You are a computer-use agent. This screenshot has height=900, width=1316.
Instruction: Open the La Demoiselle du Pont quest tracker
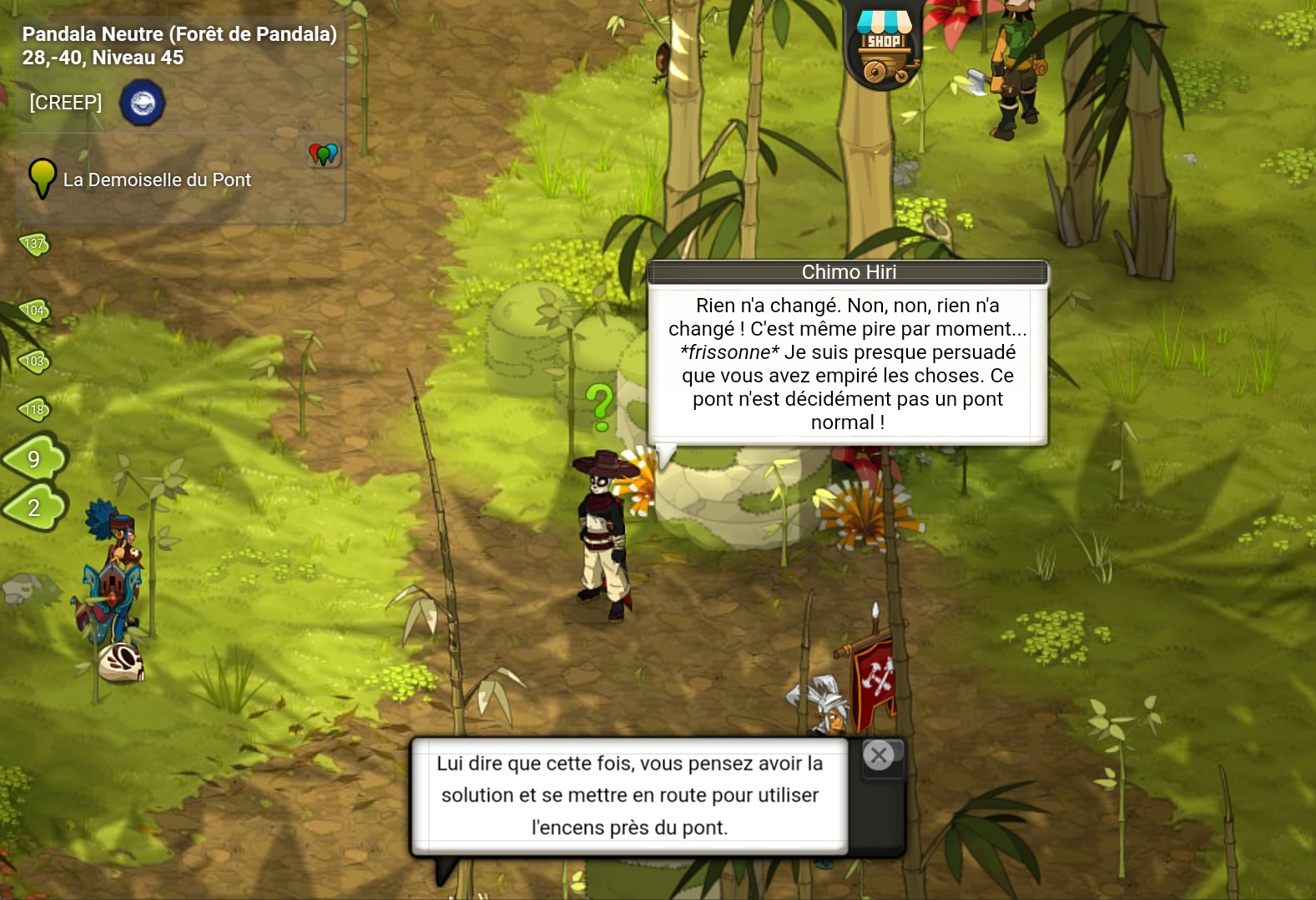[x=157, y=179]
